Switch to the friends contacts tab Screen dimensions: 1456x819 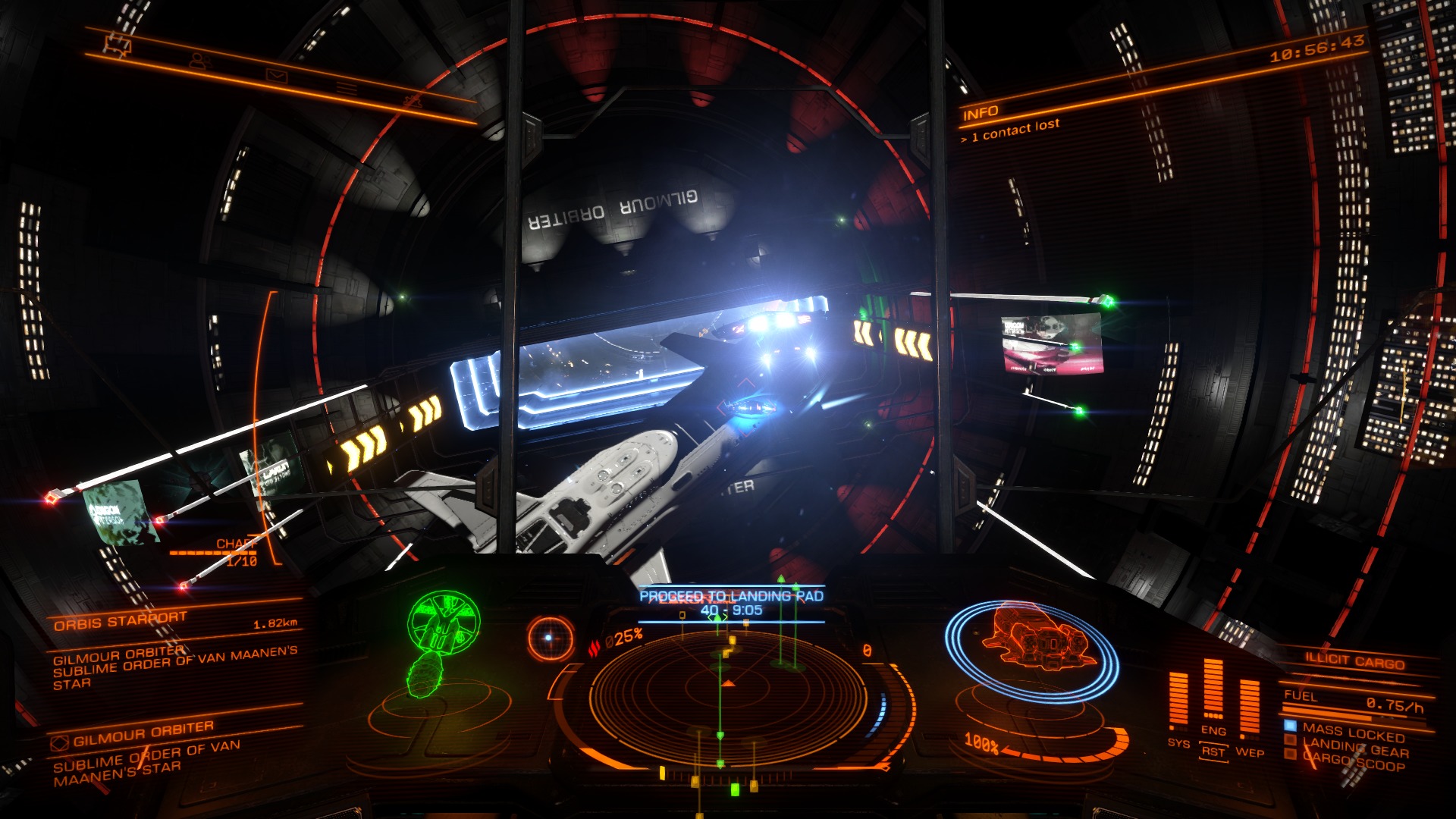[x=199, y=61]
